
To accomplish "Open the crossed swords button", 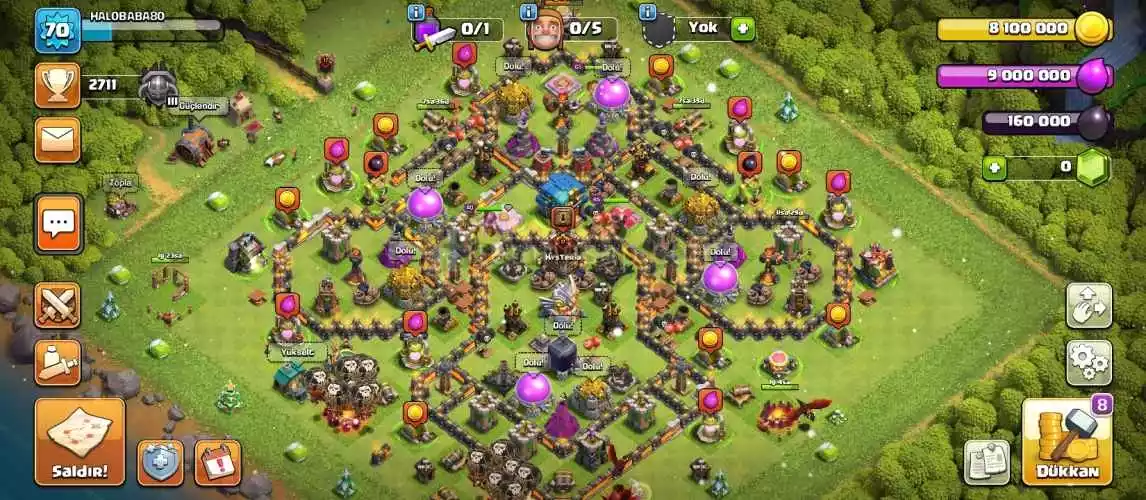I will pos(57,305).
